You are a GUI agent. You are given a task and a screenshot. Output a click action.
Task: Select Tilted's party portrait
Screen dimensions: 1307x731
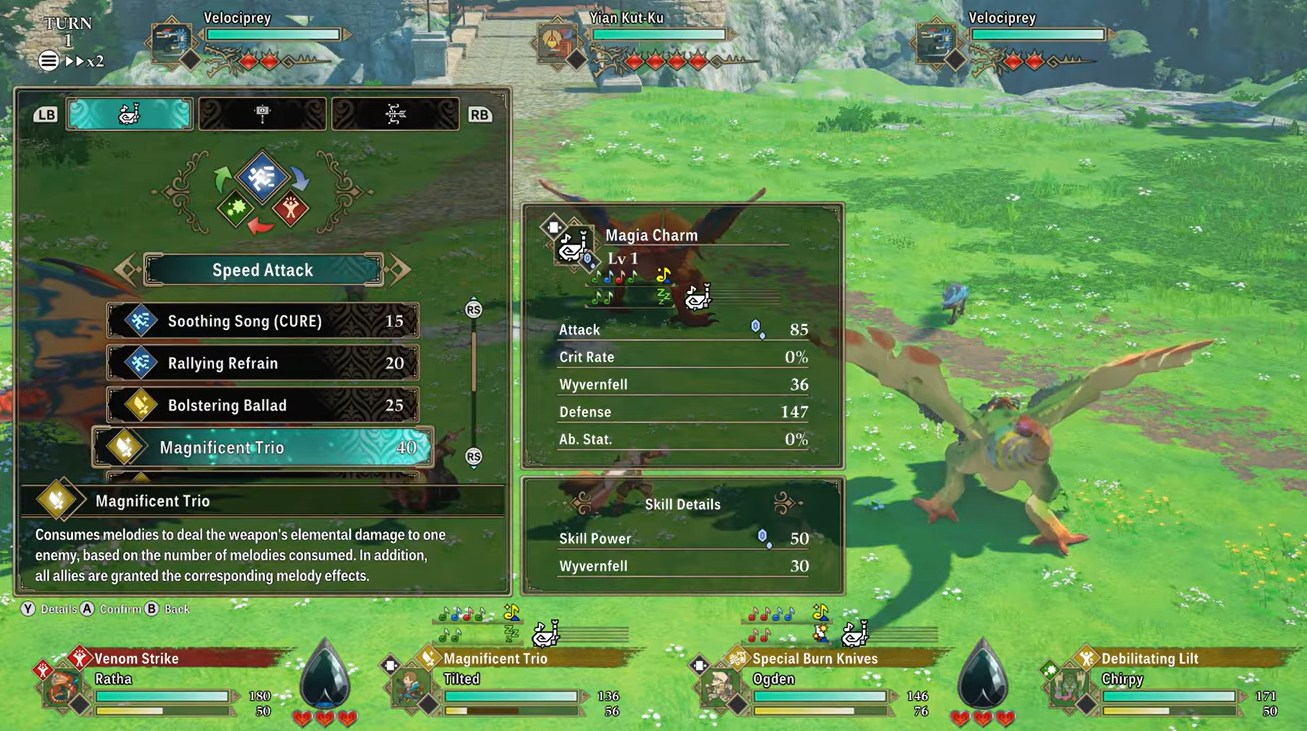[x=411, y=688]
